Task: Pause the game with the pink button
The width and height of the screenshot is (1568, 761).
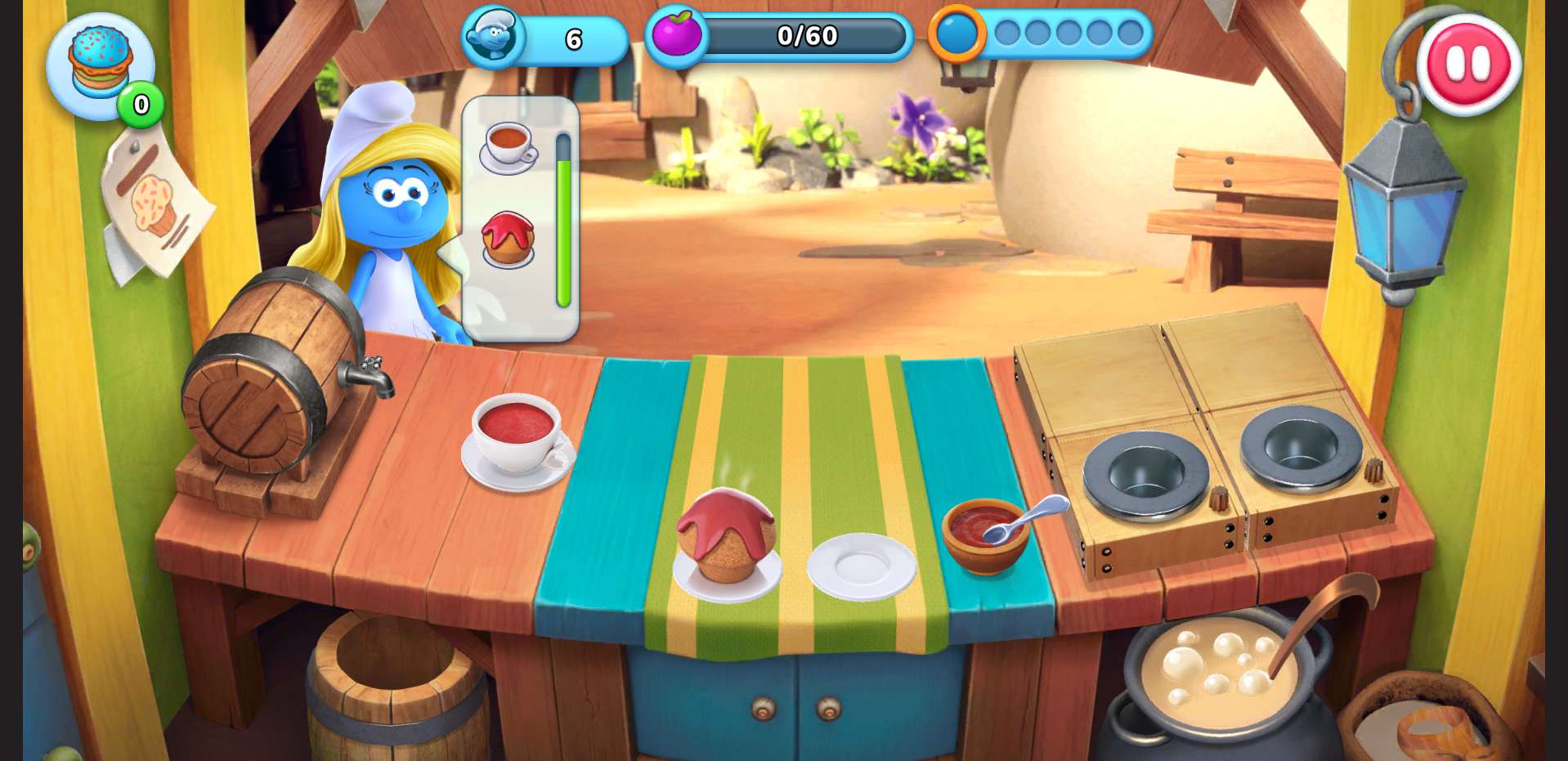Action: (x=1467, y=64)
